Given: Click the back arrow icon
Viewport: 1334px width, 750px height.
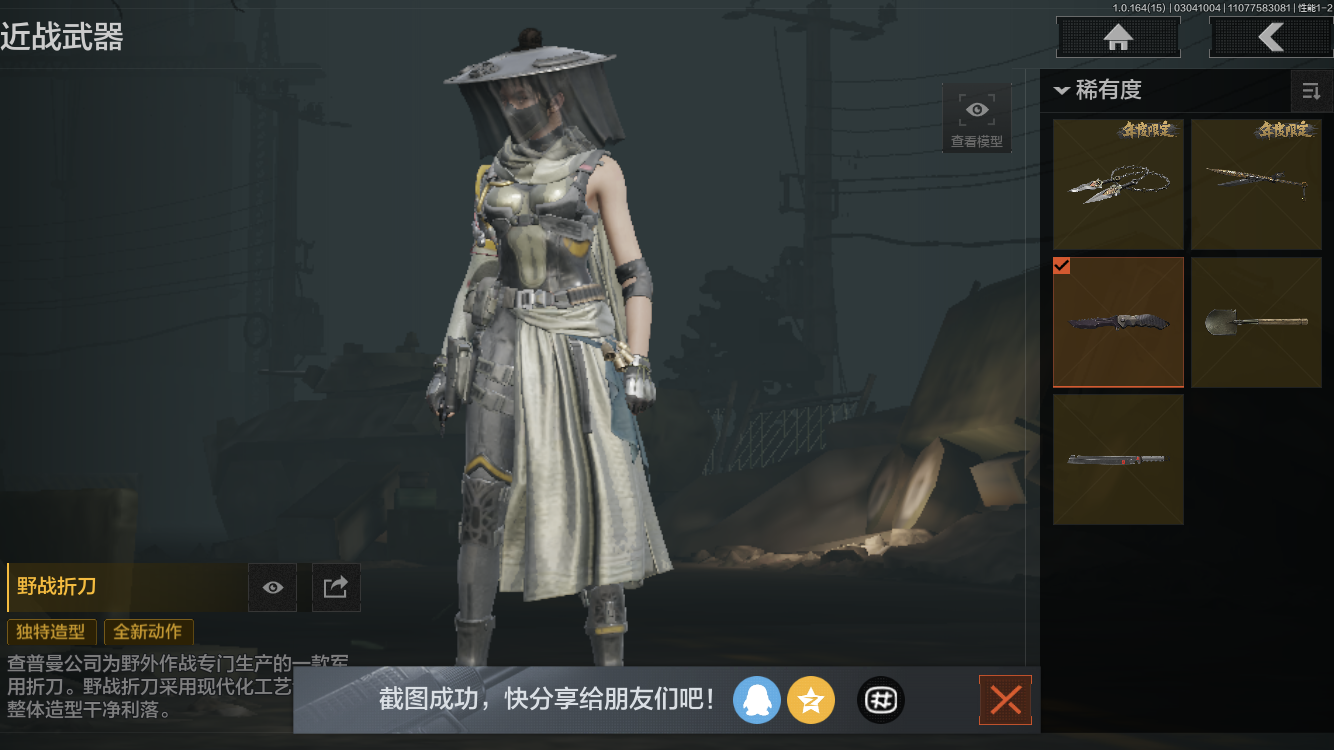Looking at the screenshot, I should [1272, 37].
